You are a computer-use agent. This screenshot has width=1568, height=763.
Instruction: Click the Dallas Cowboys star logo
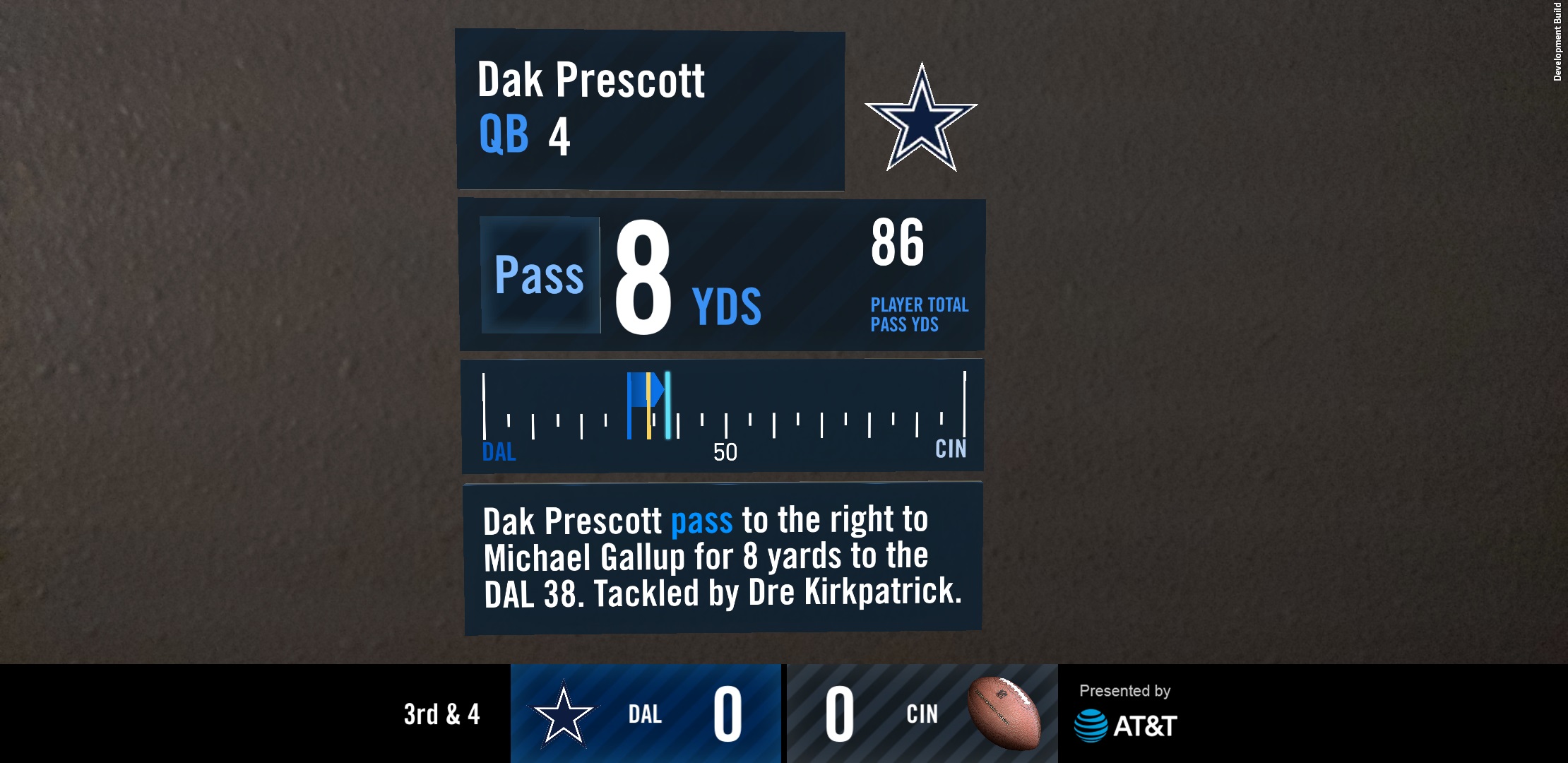922,117
